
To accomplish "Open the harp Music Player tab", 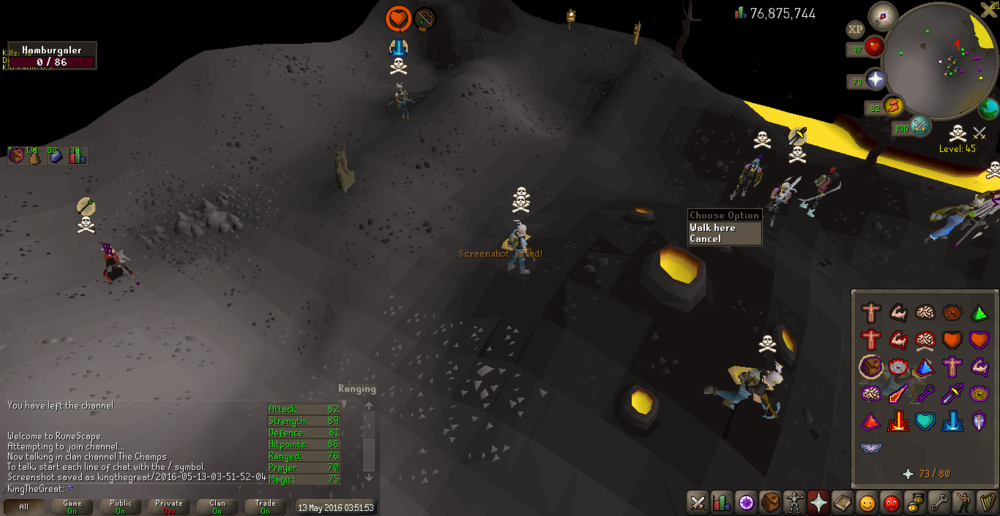I will pos(988,502).
